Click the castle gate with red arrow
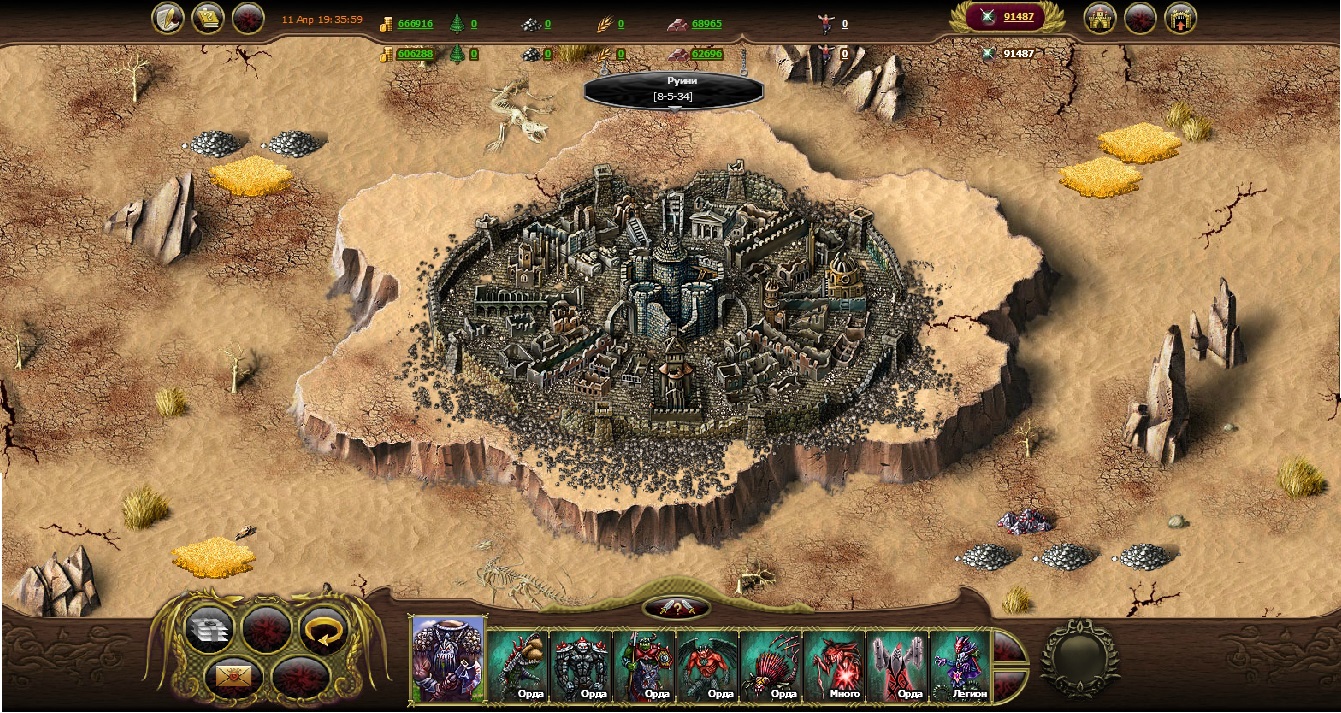Image resolution: width=1341 pixels, height=713 pixels. pos(1180,18)
